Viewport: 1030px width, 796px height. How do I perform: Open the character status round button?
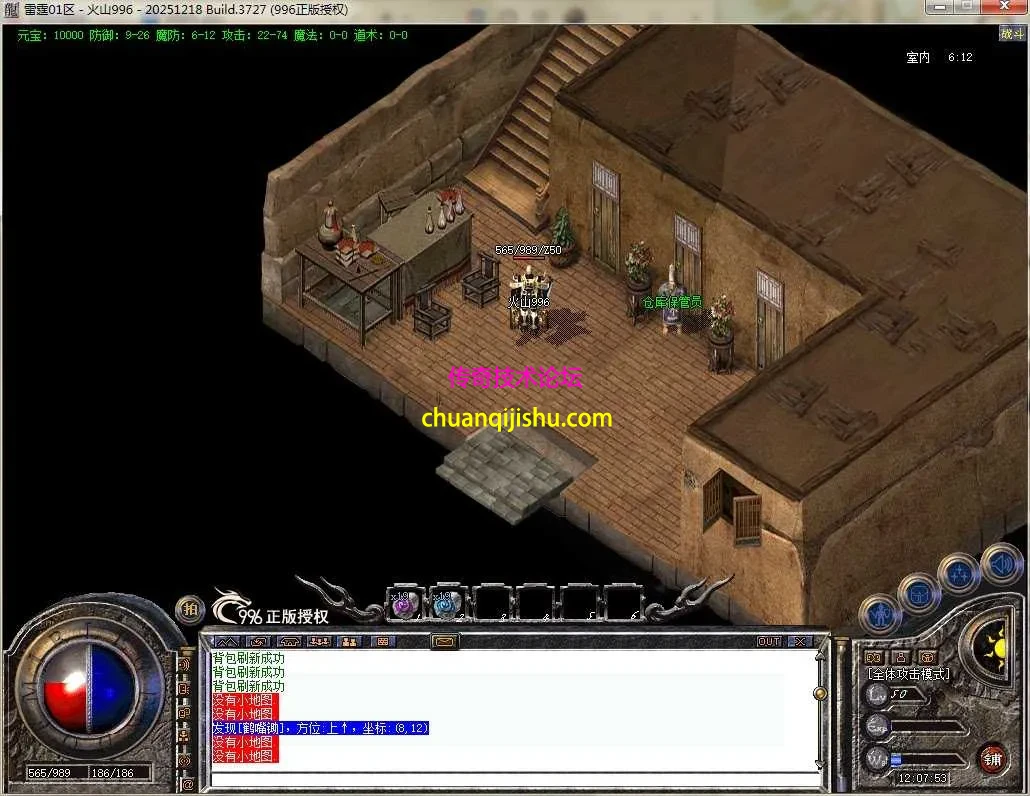click(880, 612)
